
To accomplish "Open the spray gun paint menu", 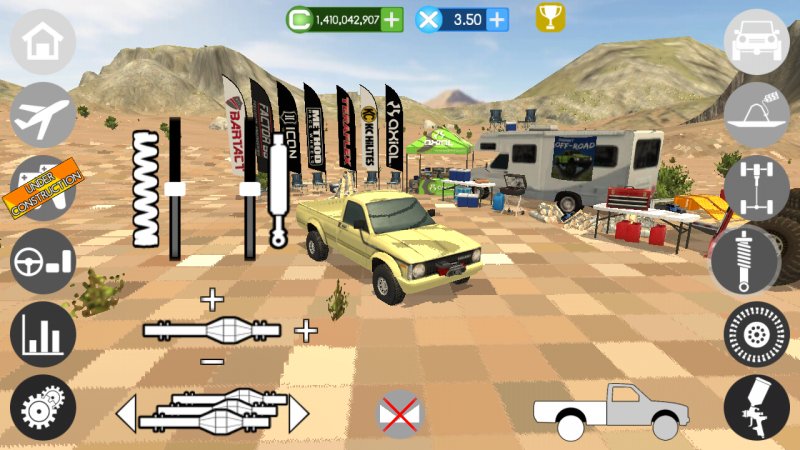I will 757,408.
